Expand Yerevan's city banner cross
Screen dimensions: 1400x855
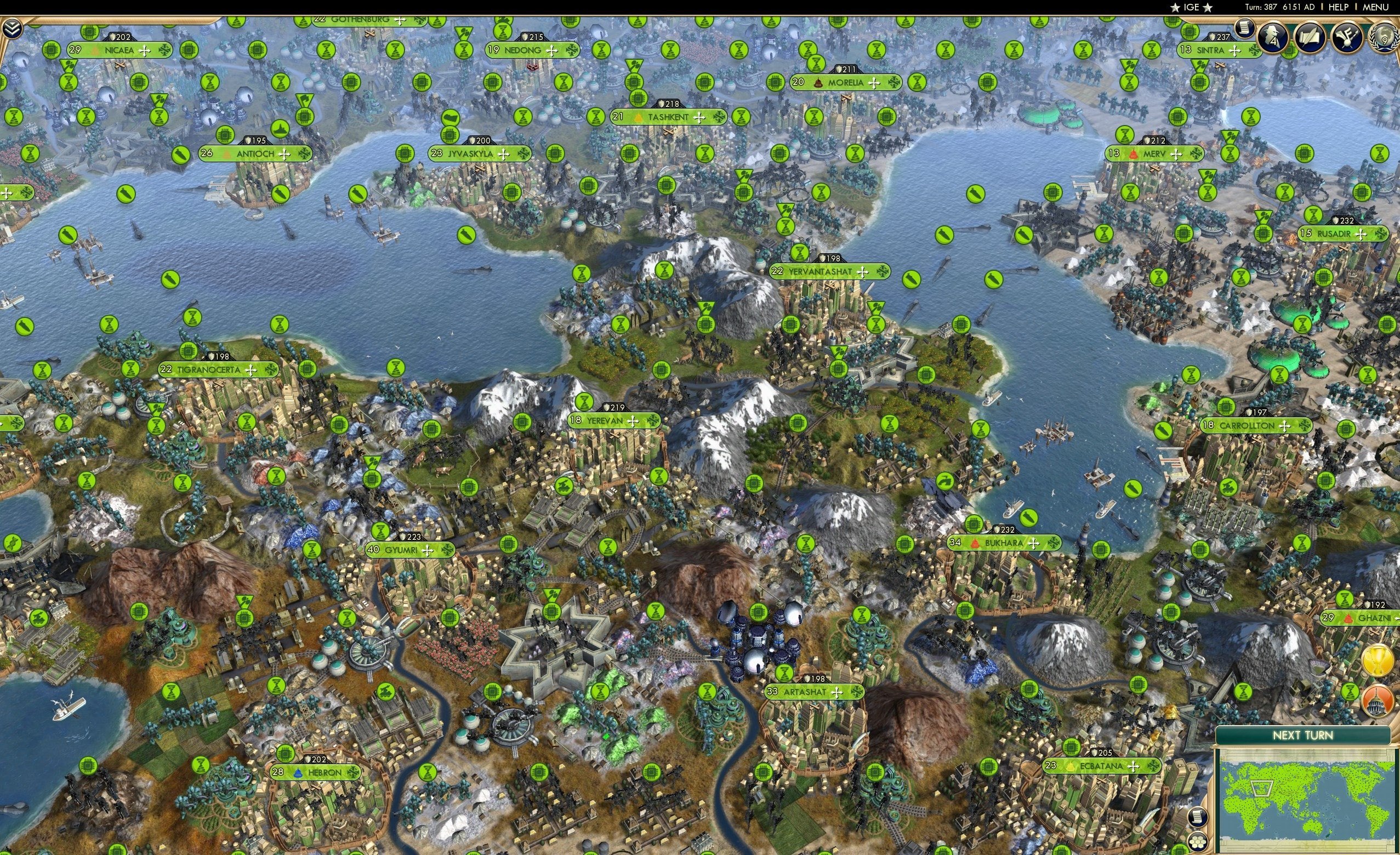(633, 421)
